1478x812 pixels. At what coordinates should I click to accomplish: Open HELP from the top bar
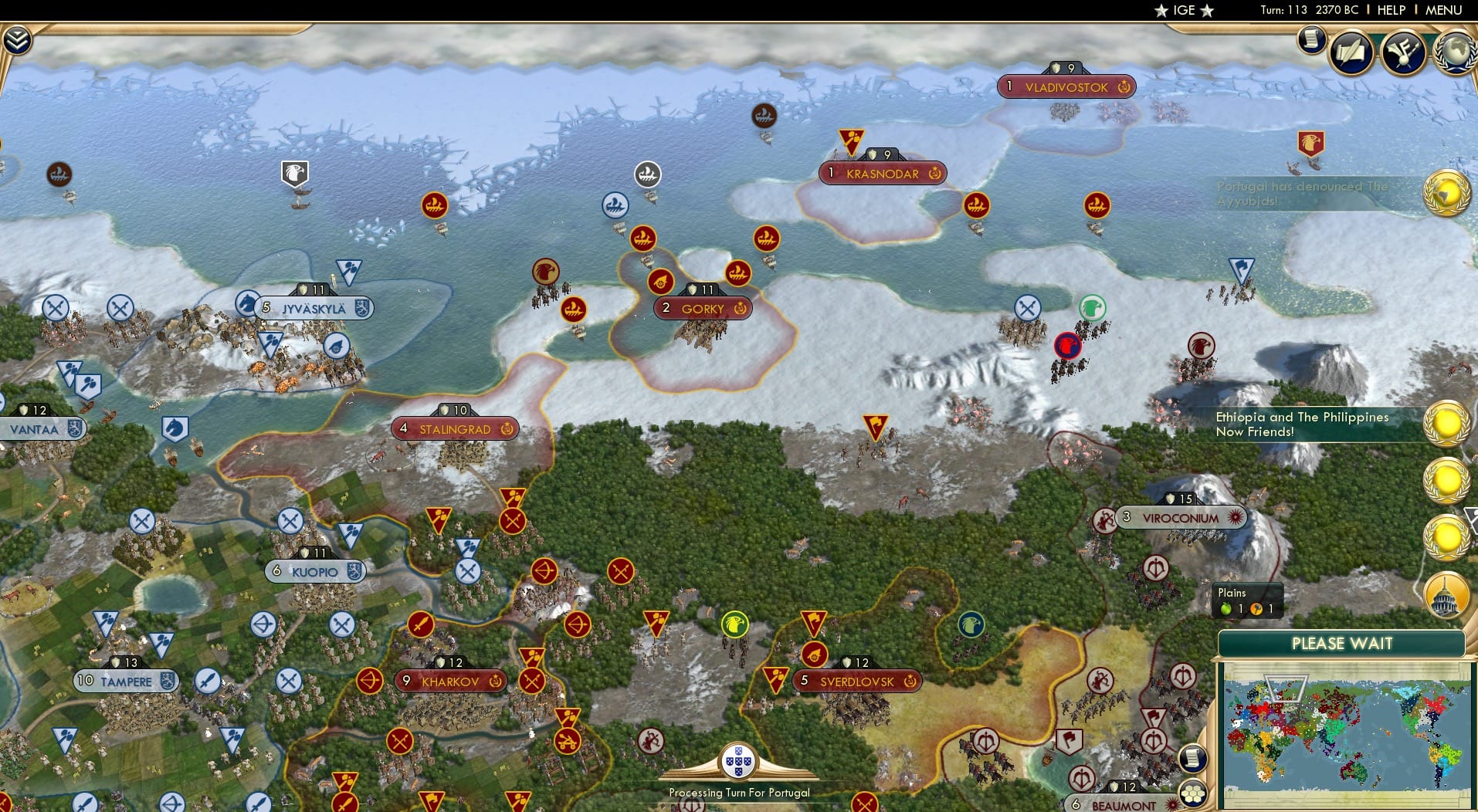pyautogui.click(x=1391, y=10)
